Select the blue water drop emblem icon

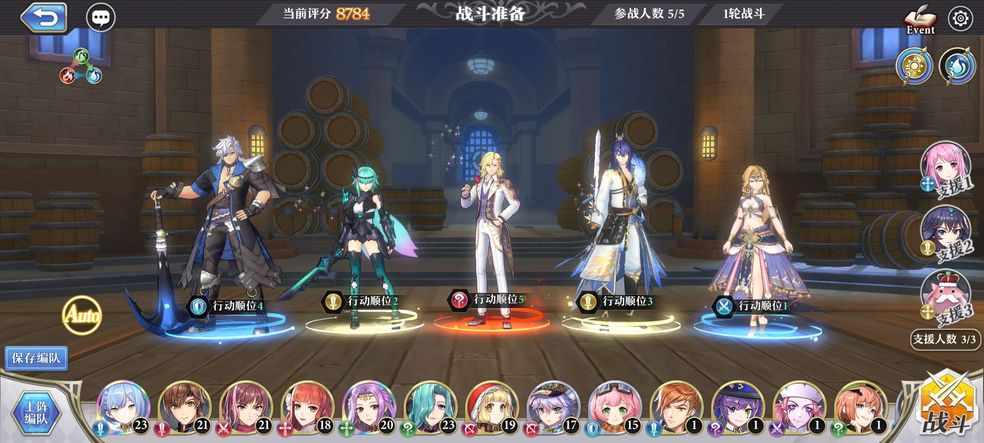[x=957, y=66]
